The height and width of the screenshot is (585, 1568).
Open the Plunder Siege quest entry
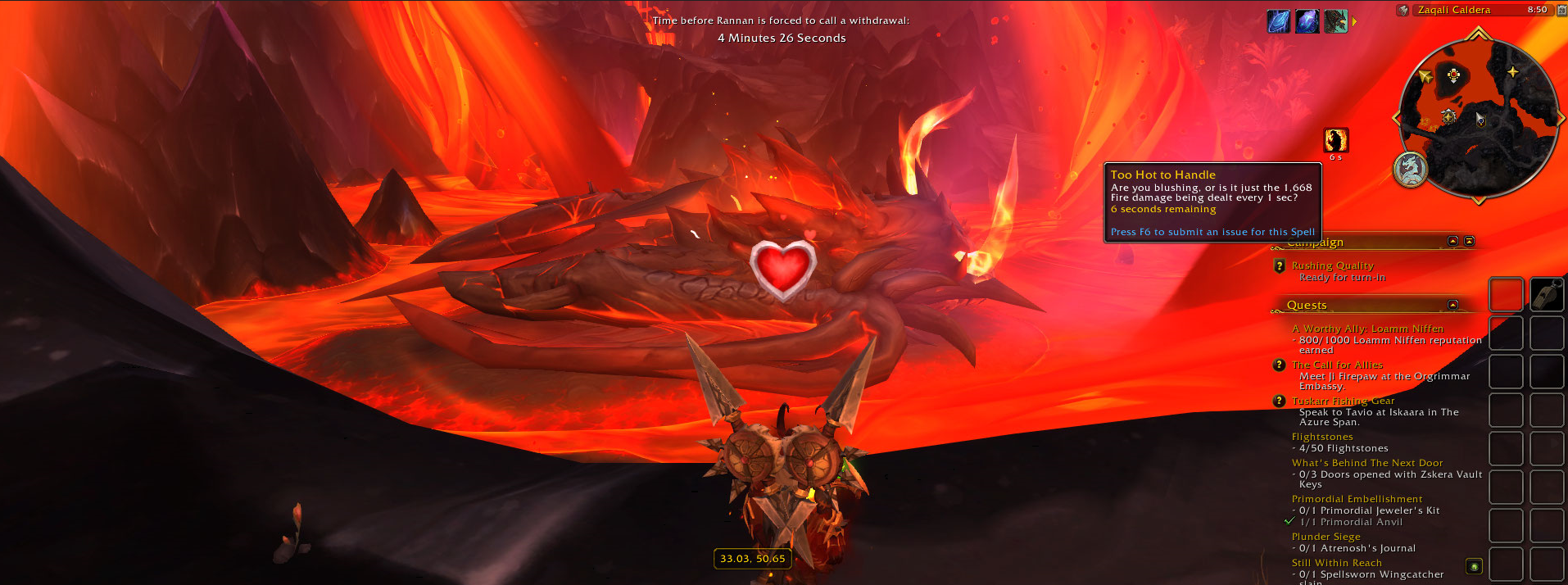[1326, 537]
